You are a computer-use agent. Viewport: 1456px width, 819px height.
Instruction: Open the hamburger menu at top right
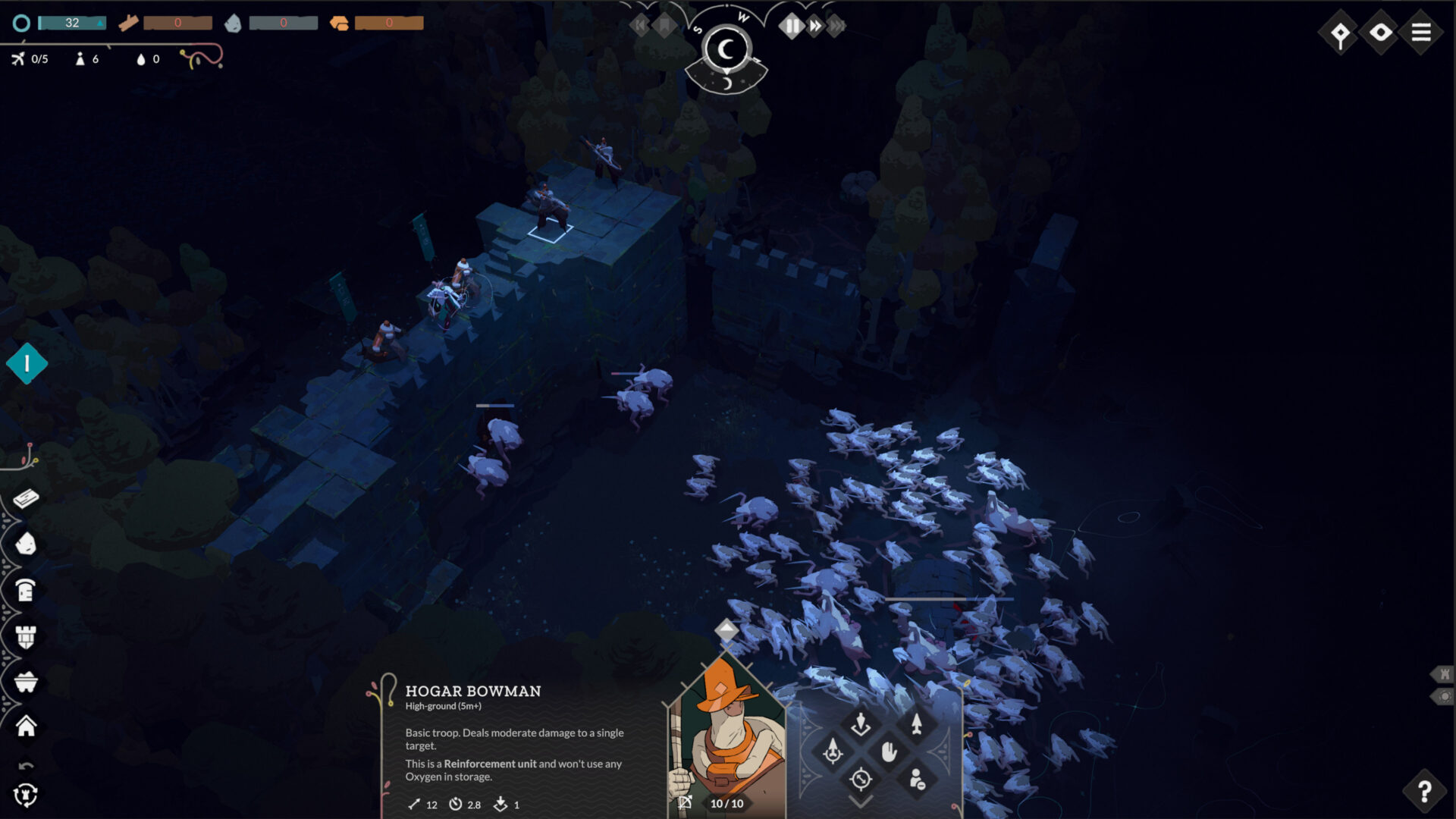point(1423,33)
